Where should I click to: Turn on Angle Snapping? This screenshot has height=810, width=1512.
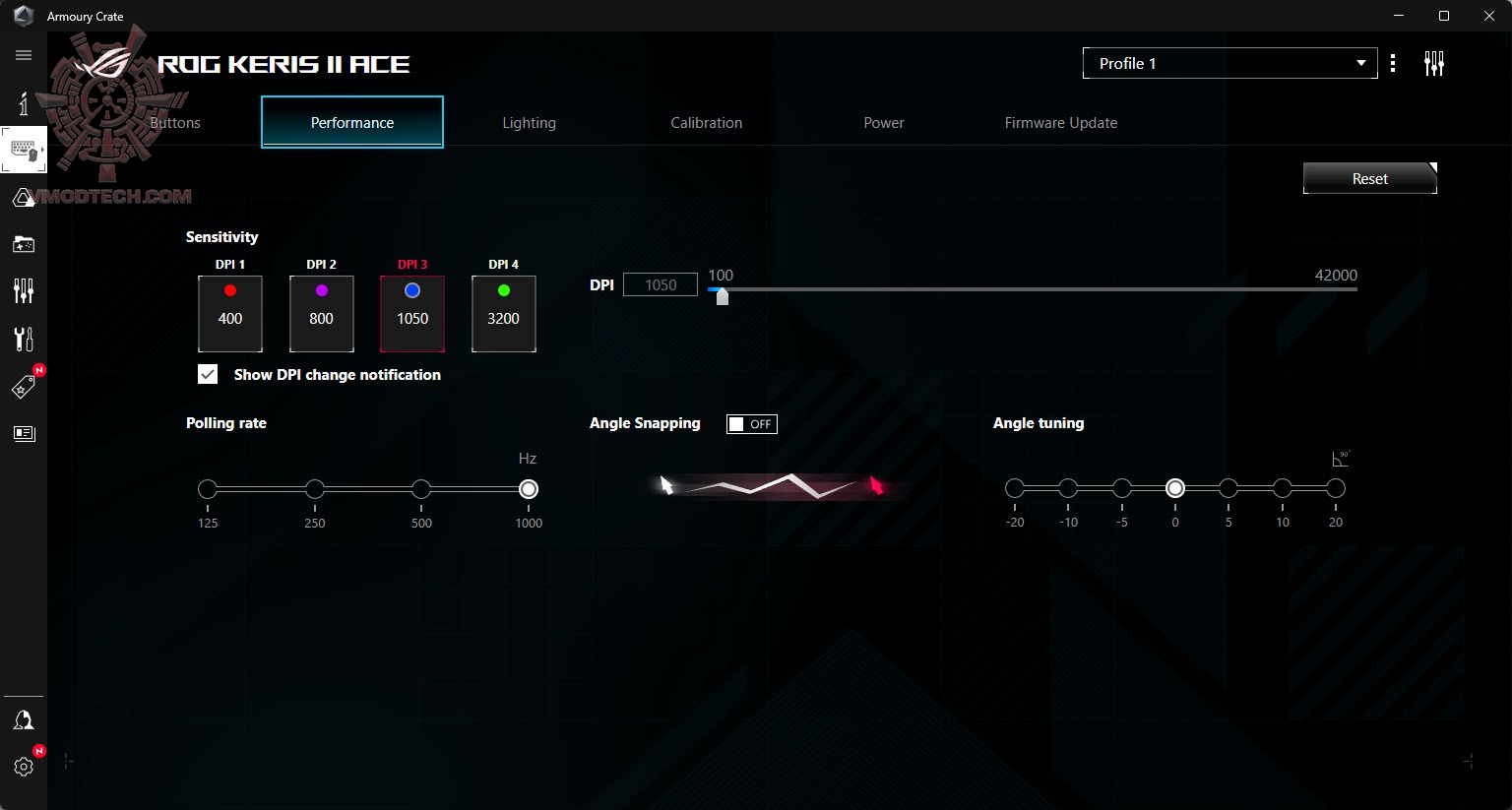[x=751, y=423]
